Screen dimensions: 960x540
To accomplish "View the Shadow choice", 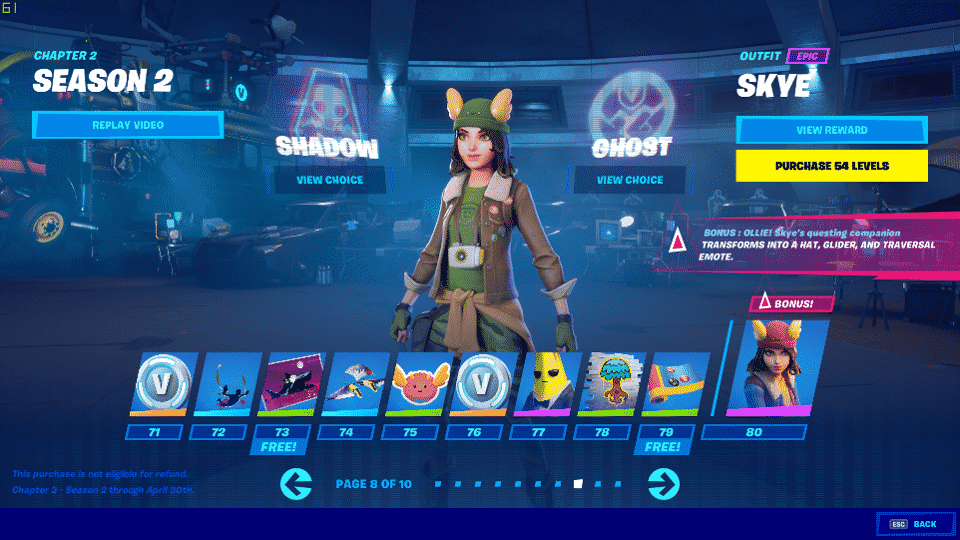I will tap(330, 180).
